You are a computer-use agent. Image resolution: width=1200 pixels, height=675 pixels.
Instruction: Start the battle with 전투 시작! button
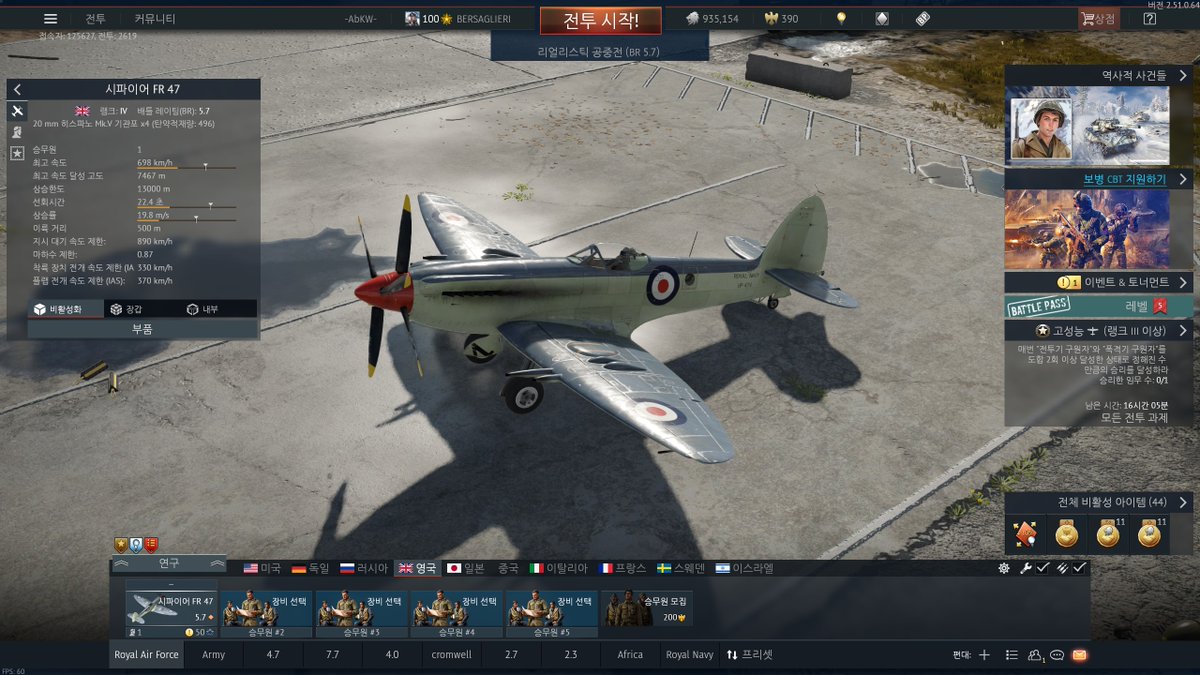coord(599,20)
